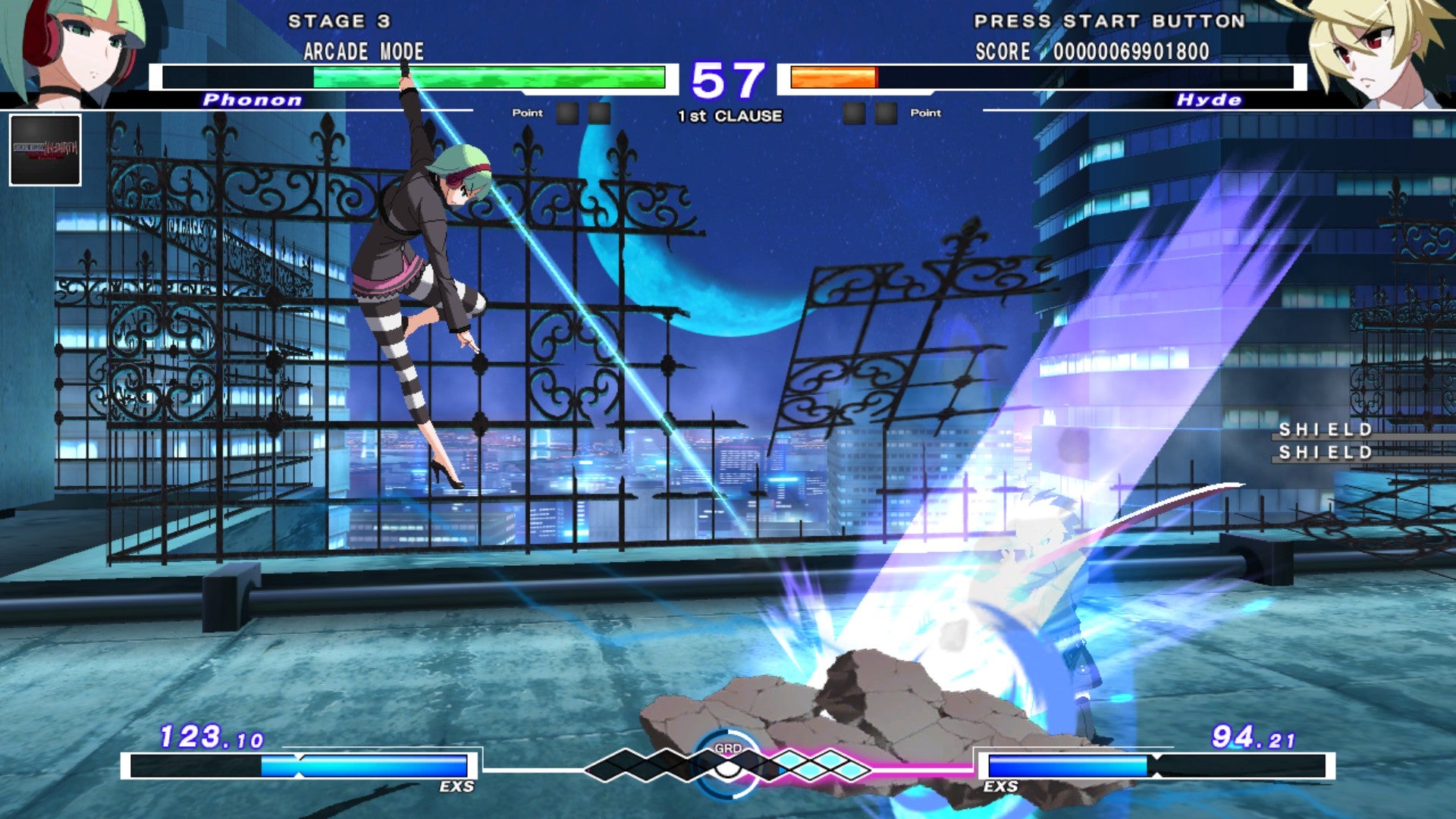Select the game logo thumbnail in top-left corner
Image resolution: width=1456 pixels, height=819 pixels.
[x=45, y=148]
